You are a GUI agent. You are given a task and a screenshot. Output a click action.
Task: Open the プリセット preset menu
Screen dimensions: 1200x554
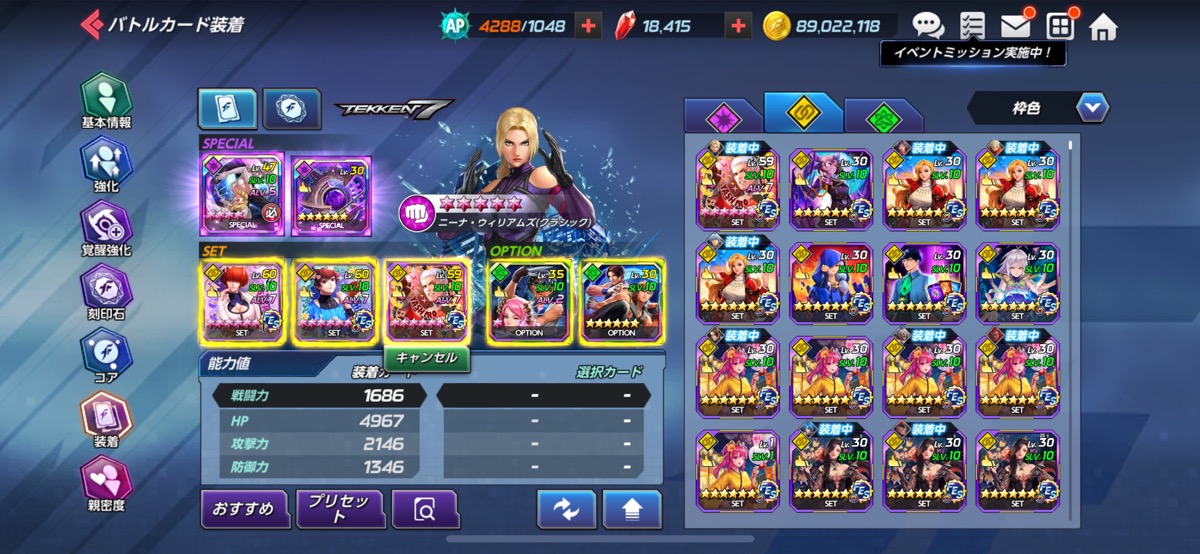(340, 509)
